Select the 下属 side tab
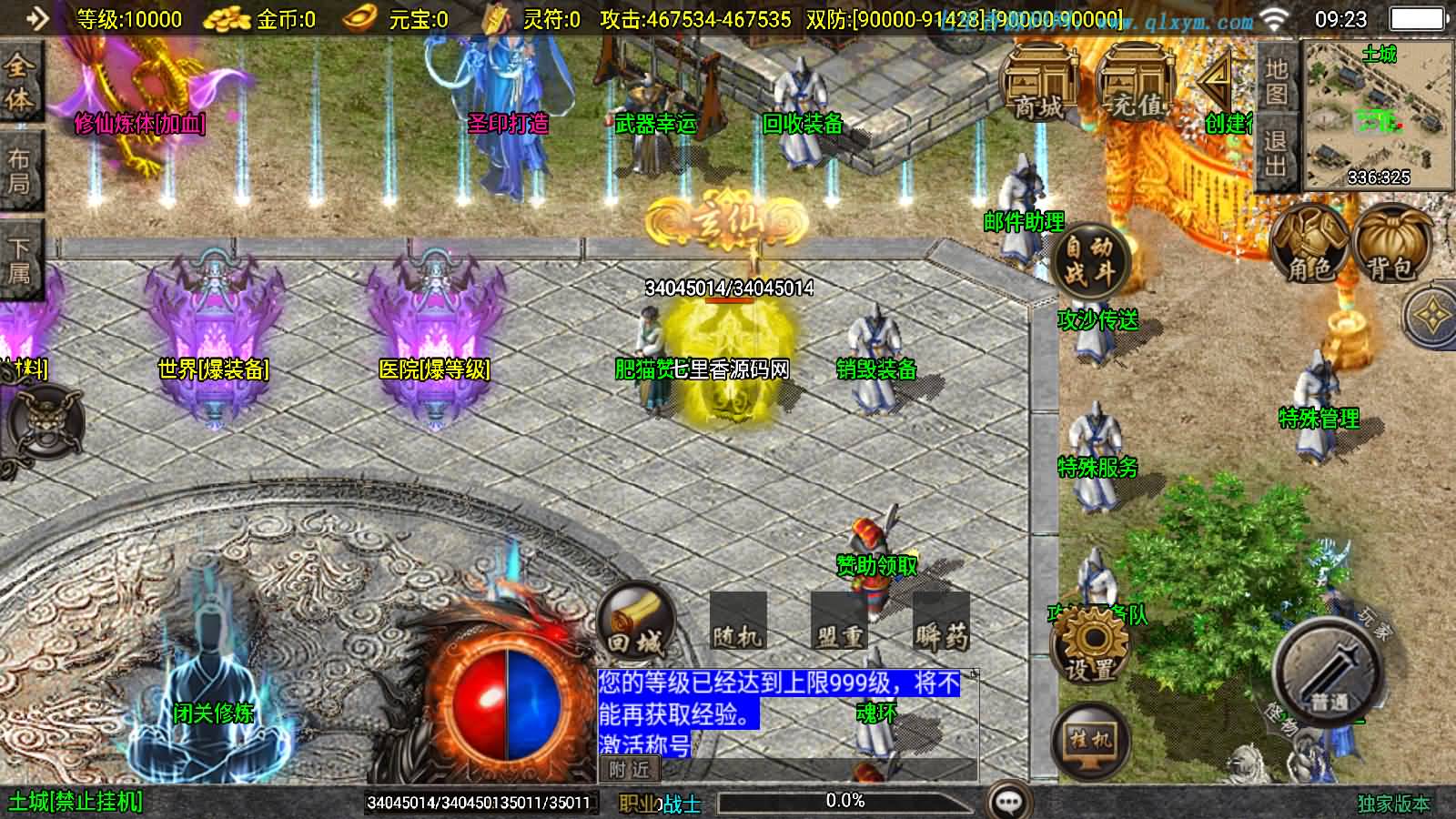The height and width of the screenshot is (819, 1456). 19,260
